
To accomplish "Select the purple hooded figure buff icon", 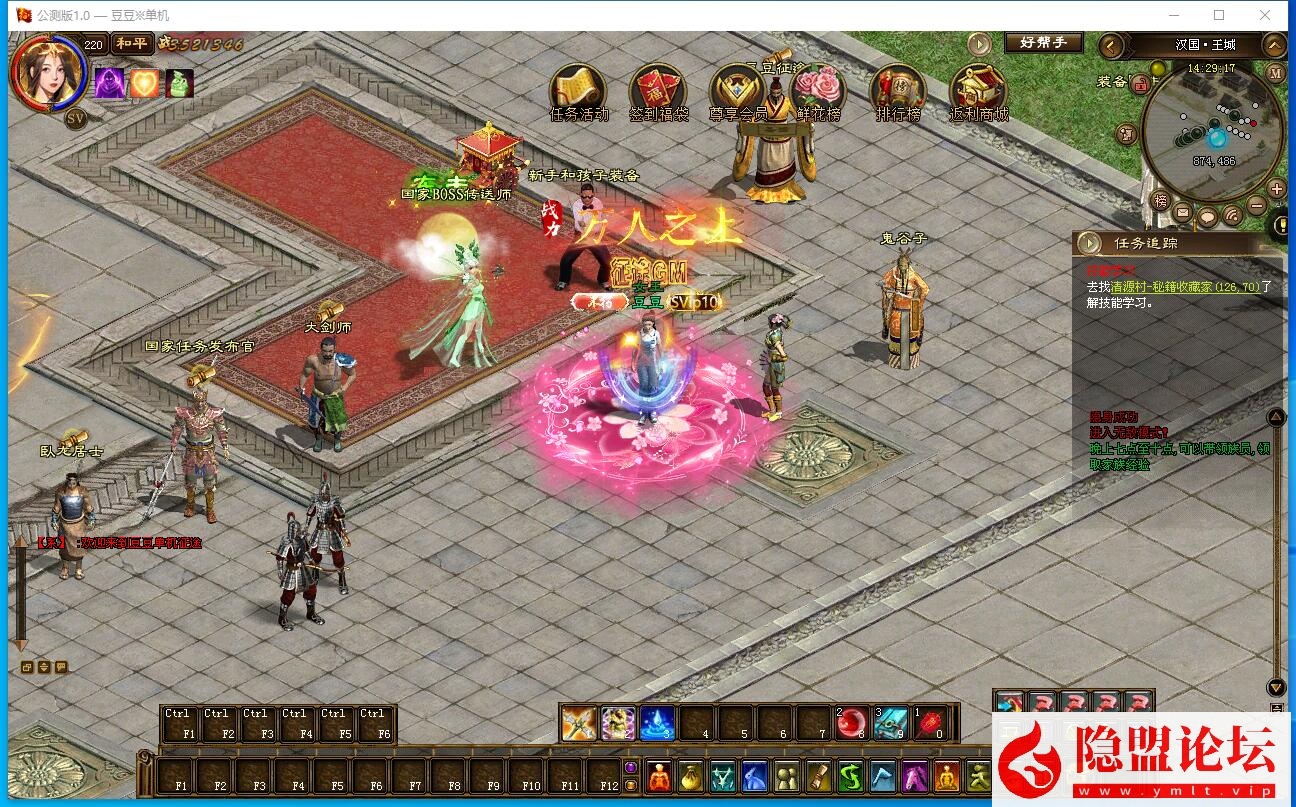I will pyautogui.click(x=109, y=83).
